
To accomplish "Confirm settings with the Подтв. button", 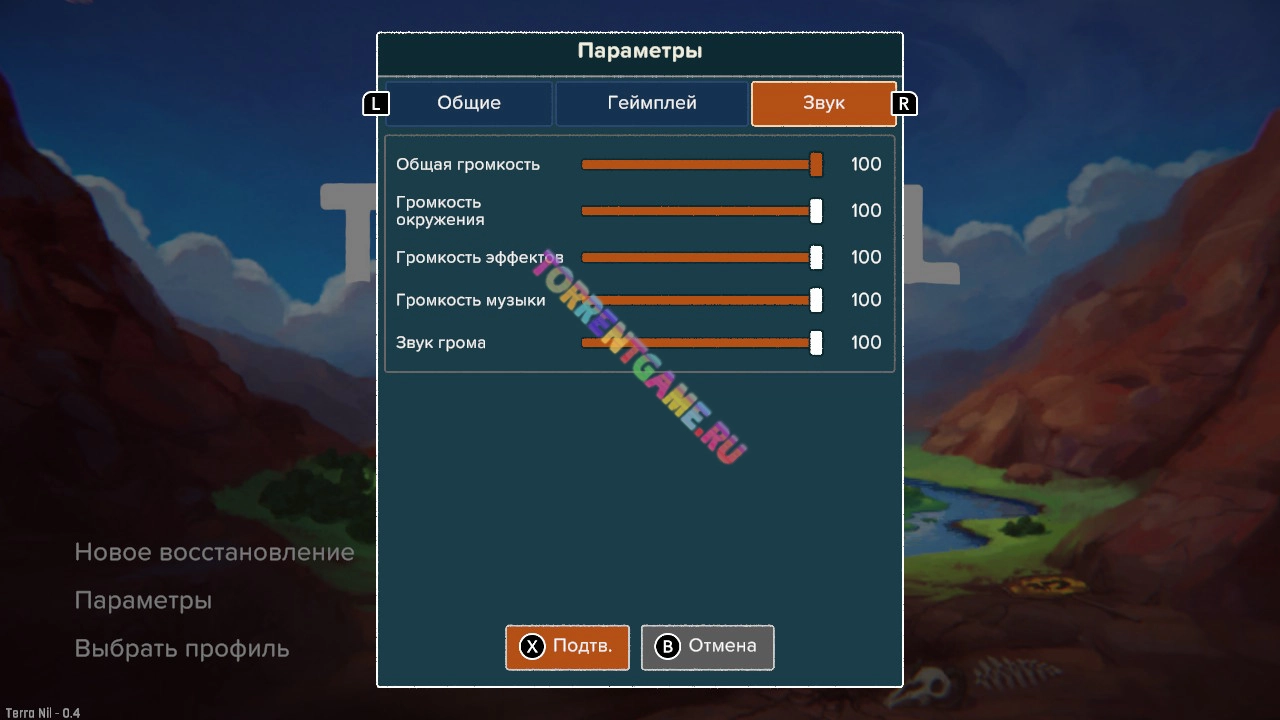I will [x=567, y=647].
